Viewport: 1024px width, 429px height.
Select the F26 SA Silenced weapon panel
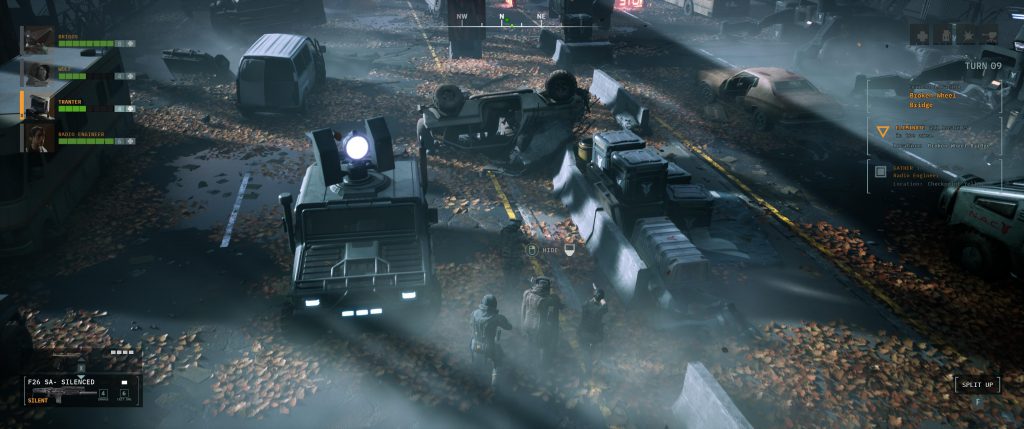(x=82, y=389)
